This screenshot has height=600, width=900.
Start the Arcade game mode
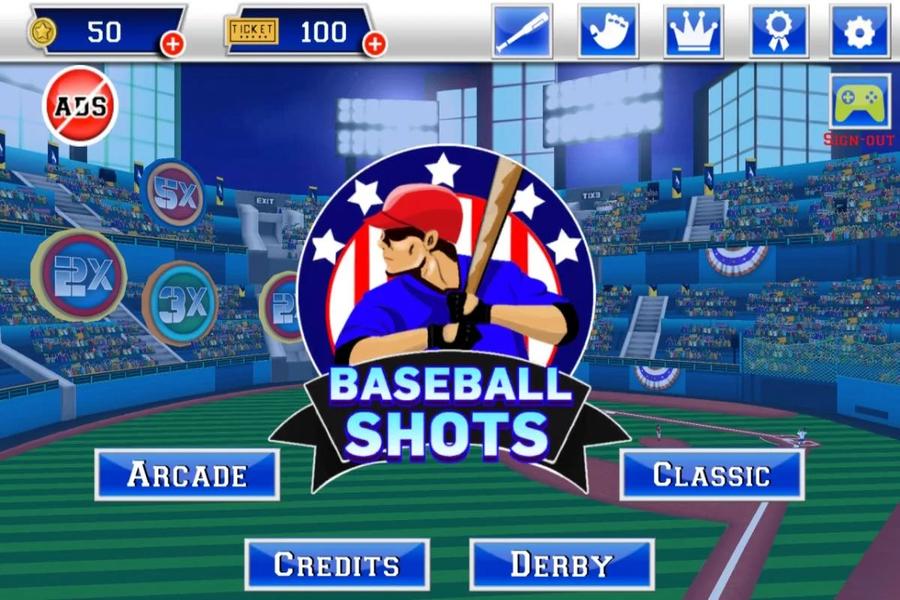(187, 475)
